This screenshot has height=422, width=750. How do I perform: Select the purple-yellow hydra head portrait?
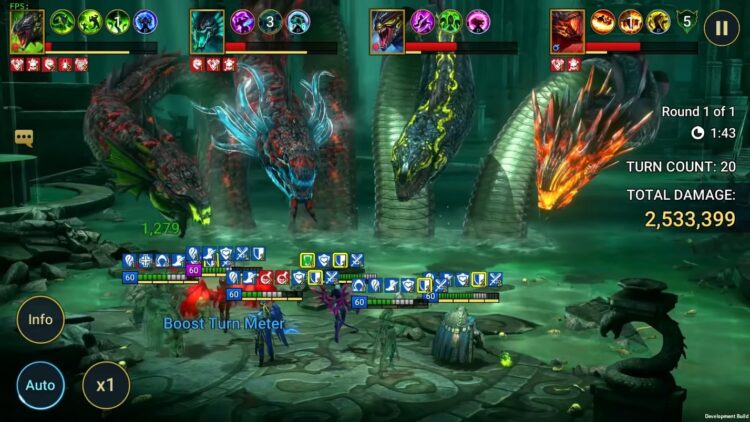pos(387,31)
